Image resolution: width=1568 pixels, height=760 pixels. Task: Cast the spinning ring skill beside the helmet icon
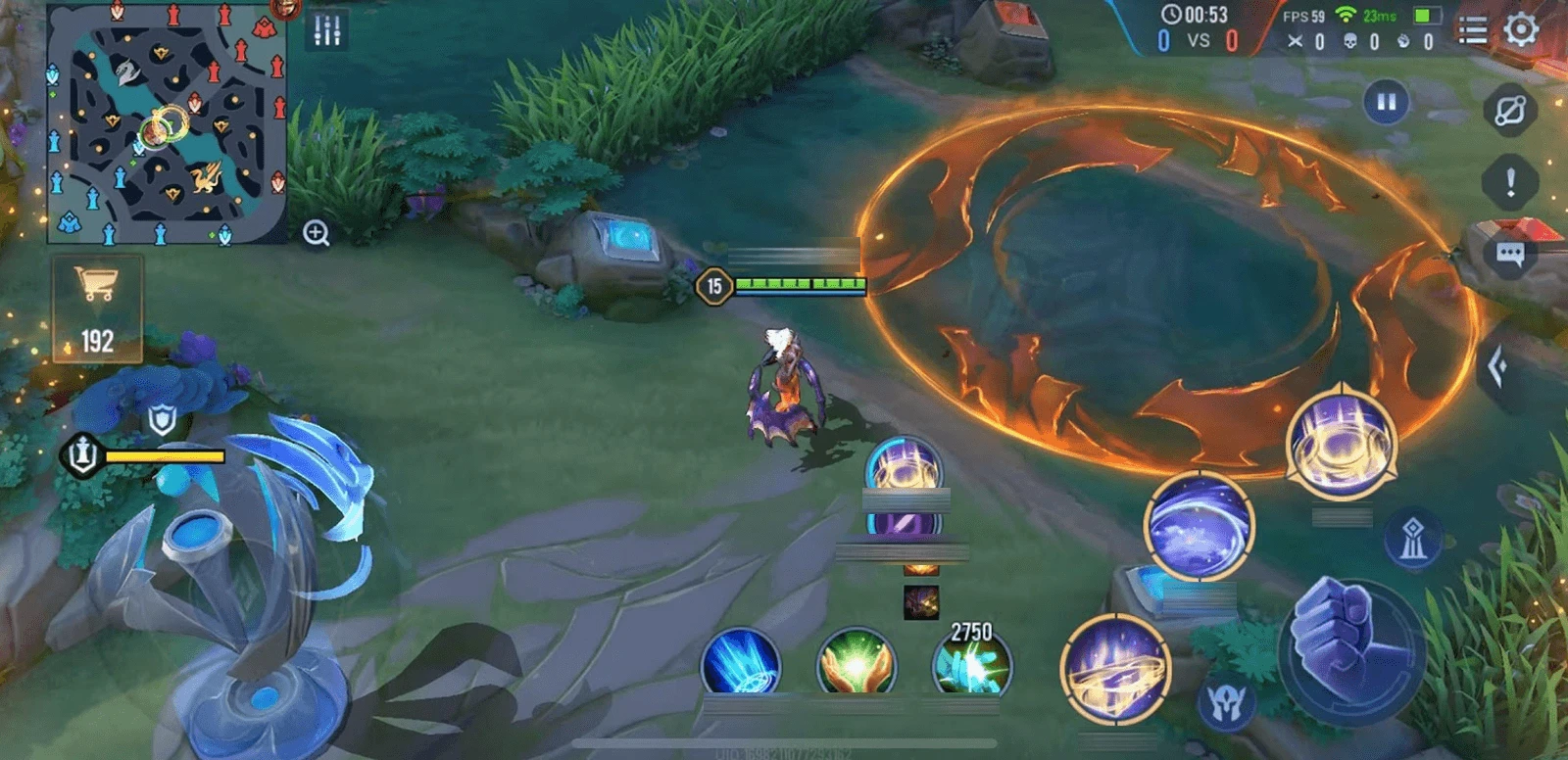(1116, 670)
